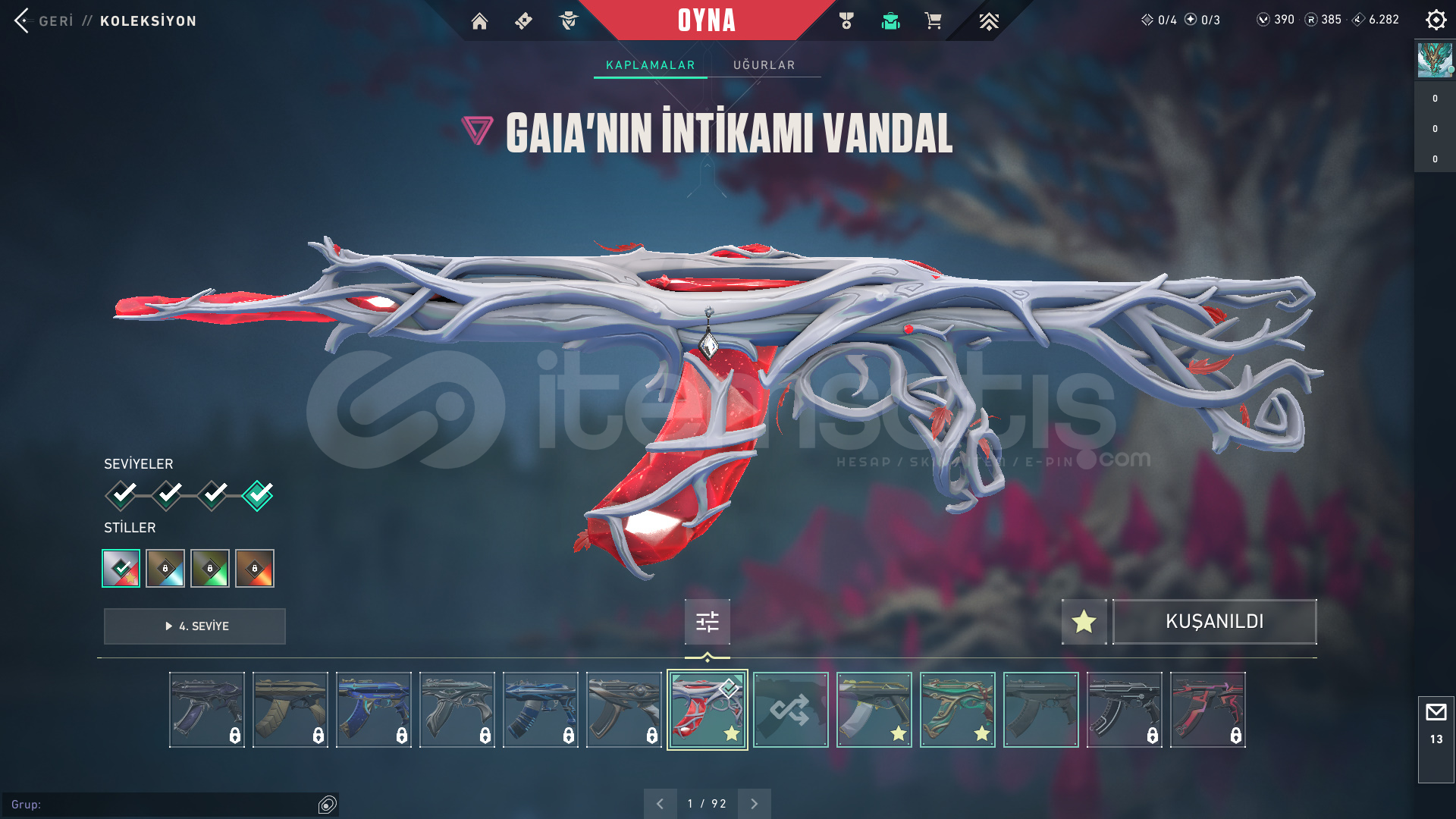Image resolution: width=1456 pixels, height=819 pixels.
Task: Click the KUŞANILDI button
Action: 1214,622
